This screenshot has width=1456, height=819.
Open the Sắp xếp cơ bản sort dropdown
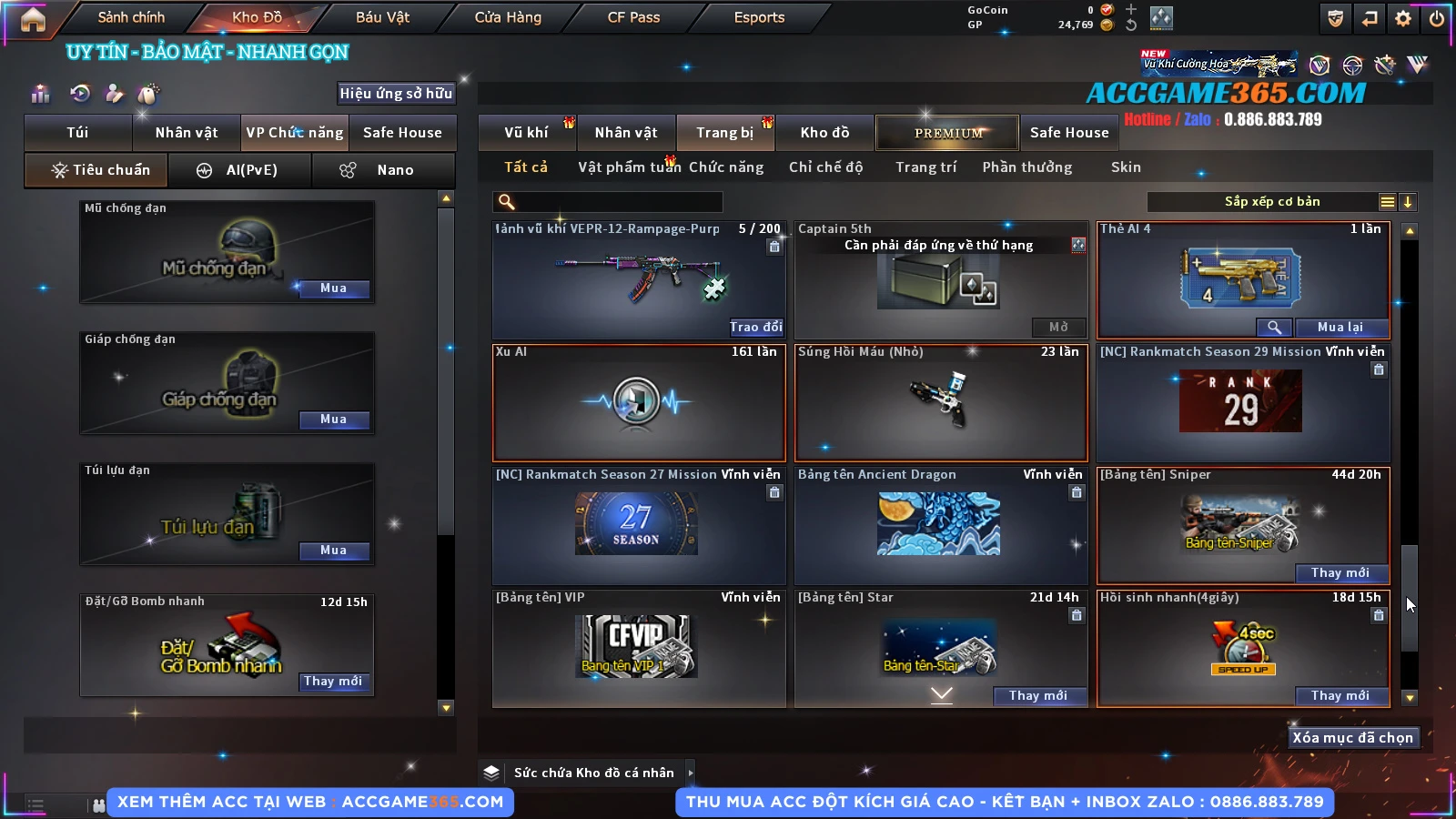pos(1272,202)
